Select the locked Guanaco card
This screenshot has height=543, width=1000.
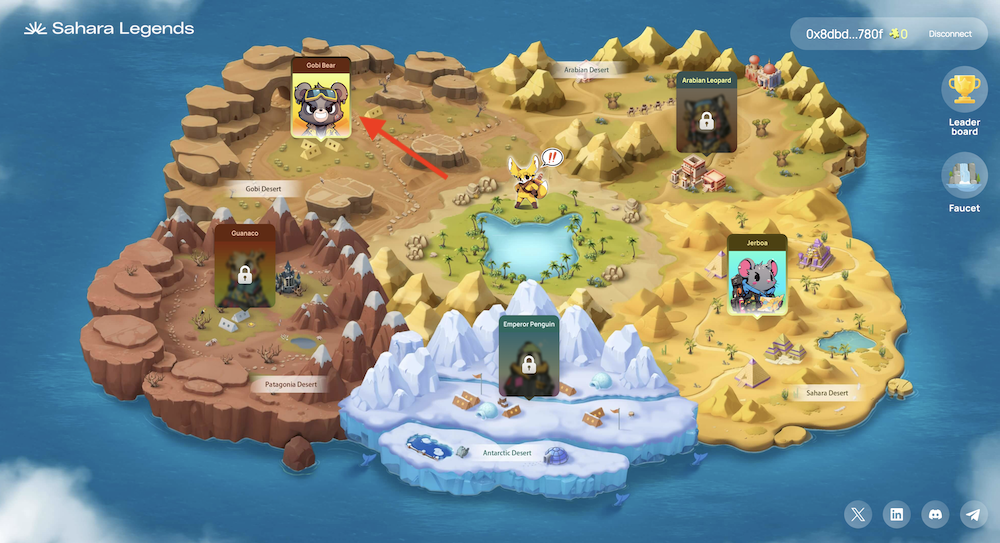tap(244, 267)
